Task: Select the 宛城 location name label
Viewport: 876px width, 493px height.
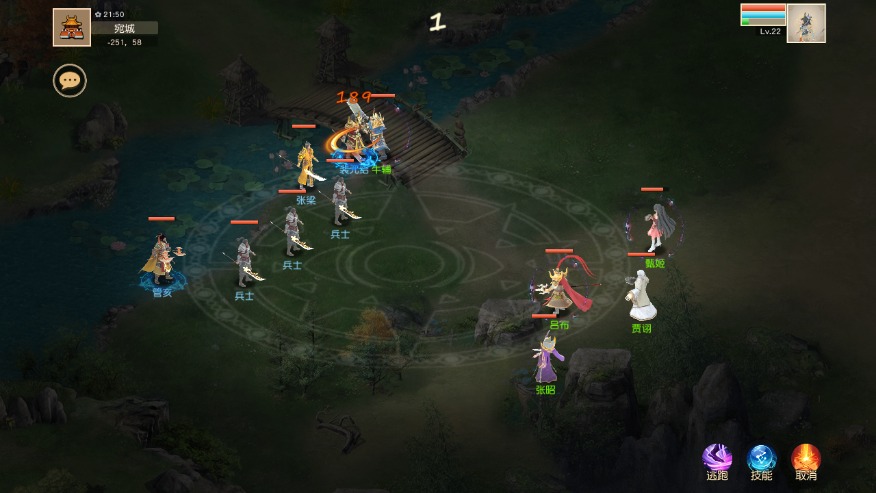Action: pos(125,28)
